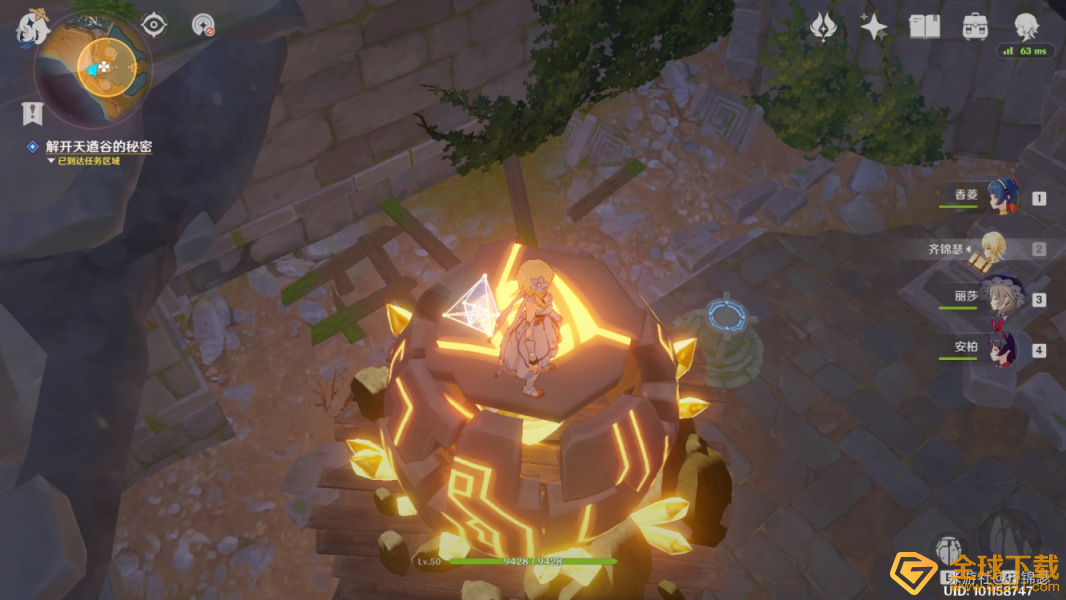Open the Paimon menu icon
Screen dimensions: 1066x600
tap(31, 29)
